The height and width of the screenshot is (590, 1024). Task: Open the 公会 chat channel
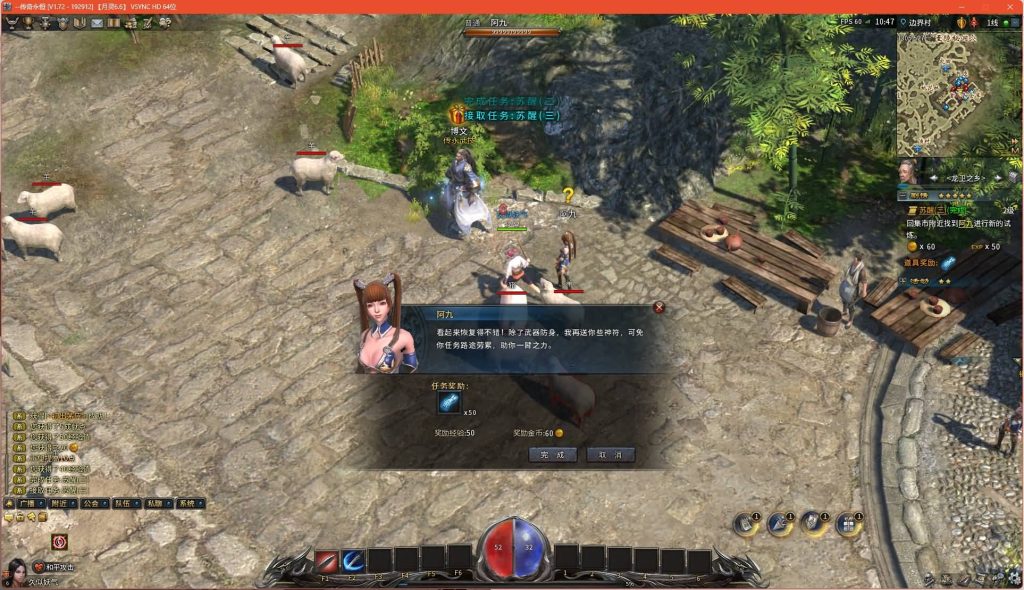[x=93, y=504]
